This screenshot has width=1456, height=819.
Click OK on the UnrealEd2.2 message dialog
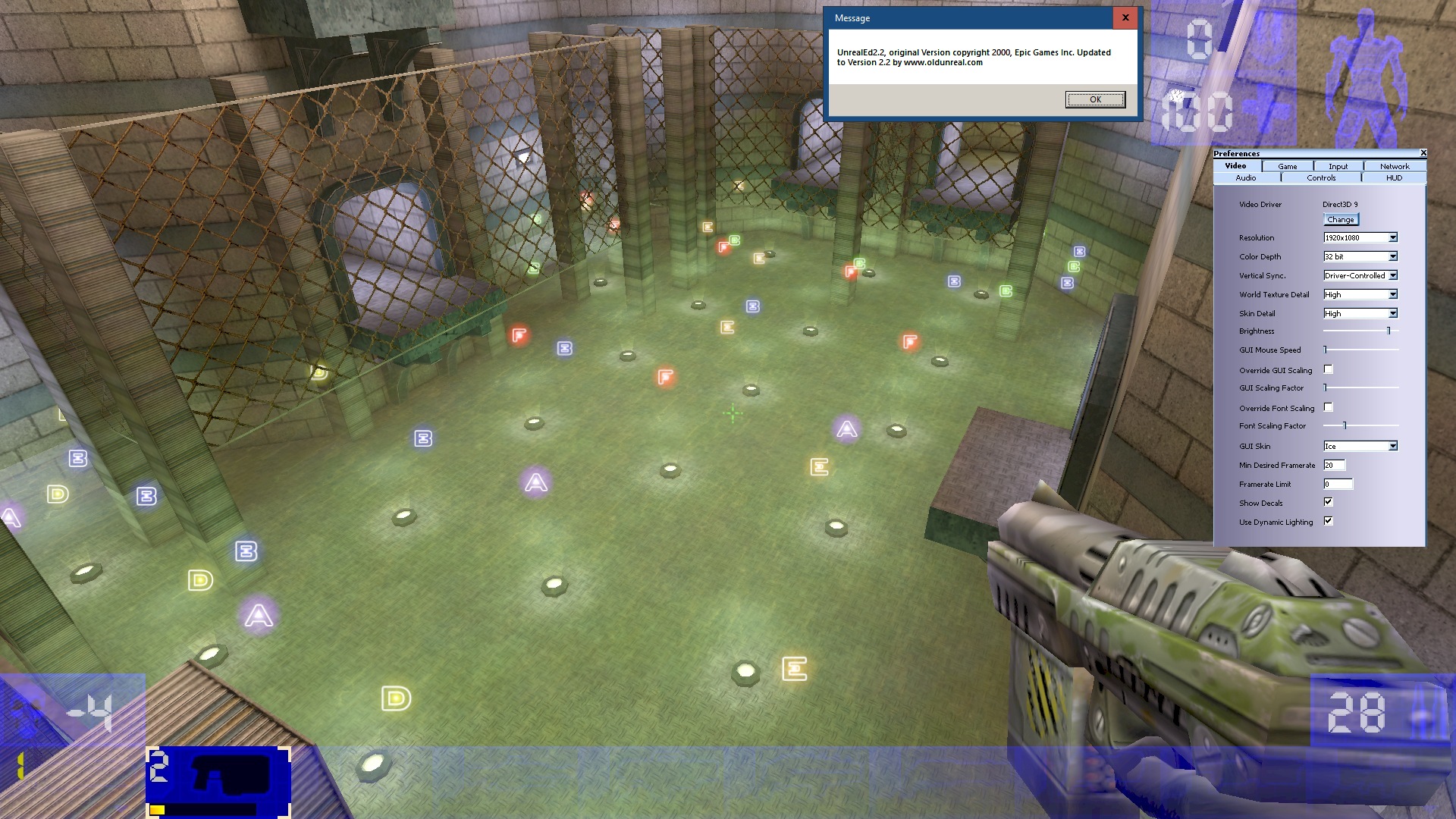1095,99
